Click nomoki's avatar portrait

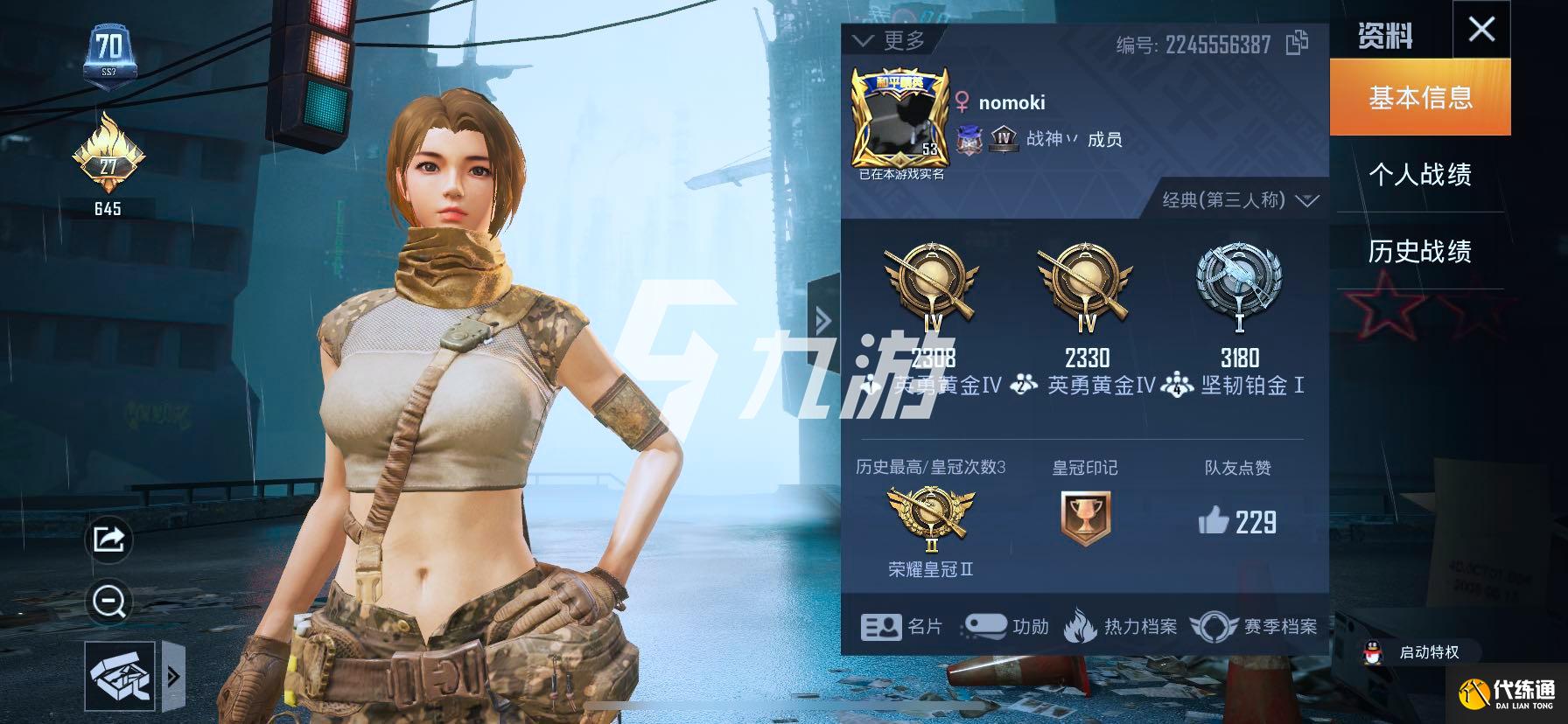[x=901, y=122]
